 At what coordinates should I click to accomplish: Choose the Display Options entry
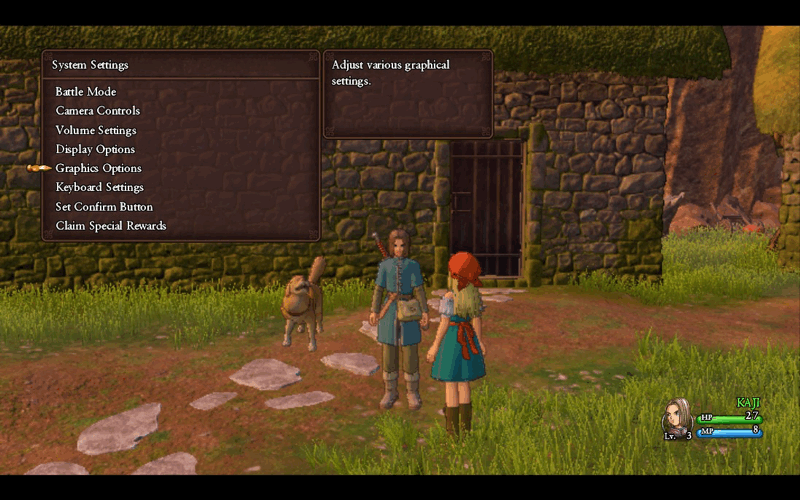point(95,149)
